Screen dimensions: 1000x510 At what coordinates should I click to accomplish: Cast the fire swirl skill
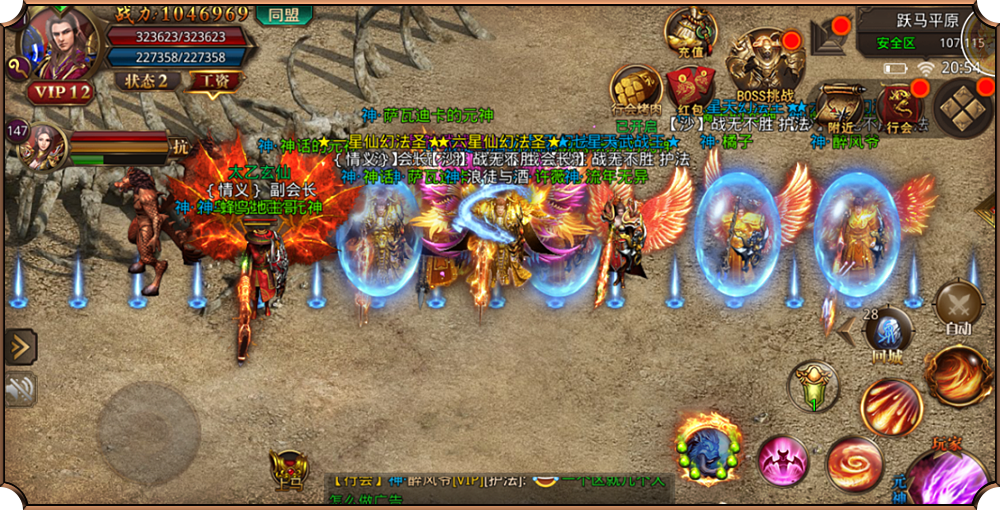[x=854, y=463]
